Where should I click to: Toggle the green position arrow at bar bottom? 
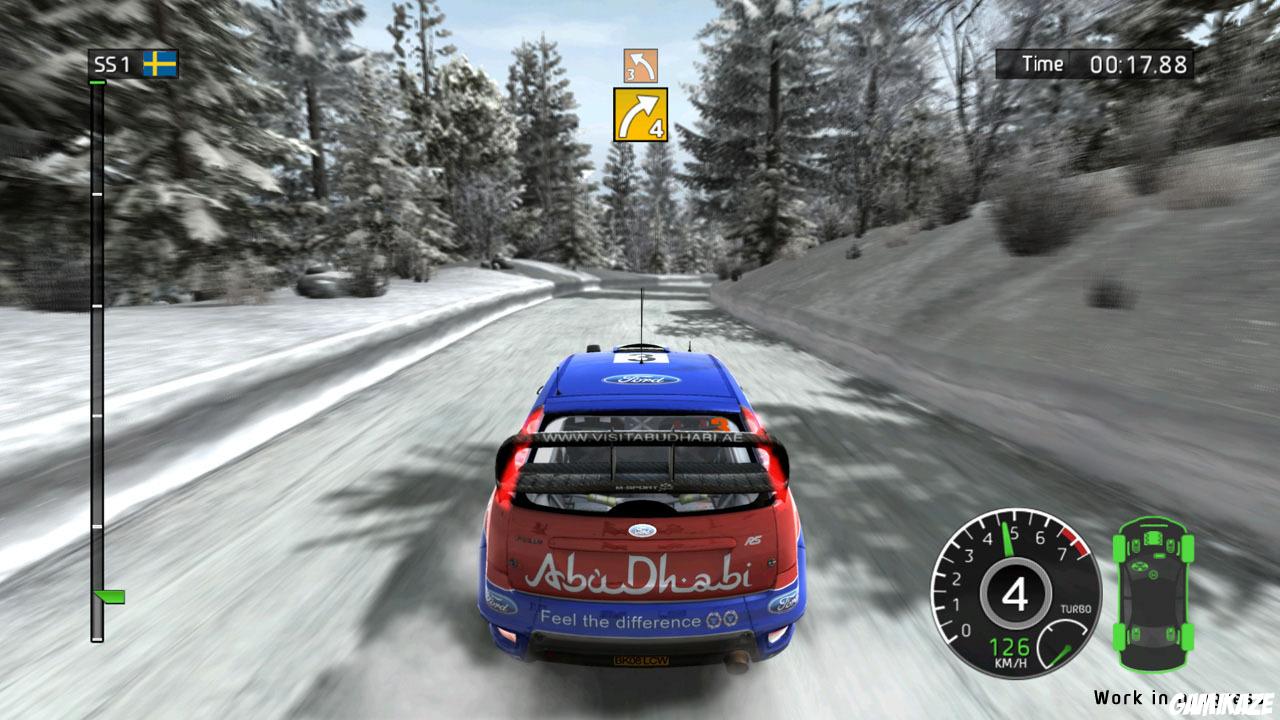pyautogui.click(x=110, y=599)
